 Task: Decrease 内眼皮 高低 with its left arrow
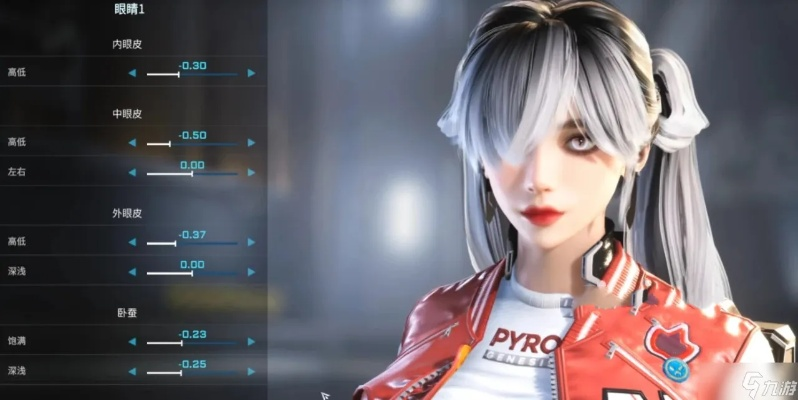[132, 73]
